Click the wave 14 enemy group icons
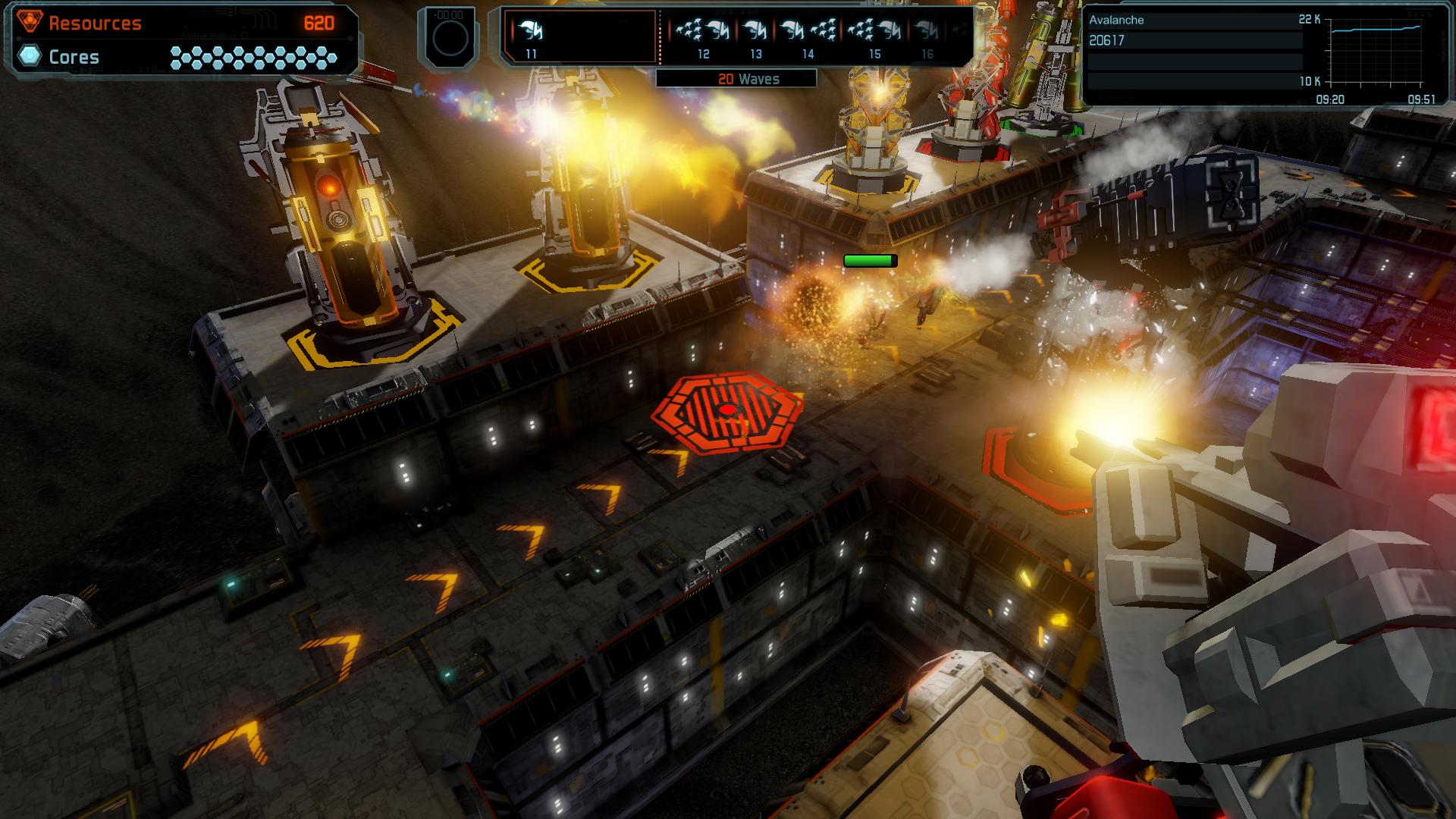Viewport: 1456px width, 819px height. pos(805,29)
